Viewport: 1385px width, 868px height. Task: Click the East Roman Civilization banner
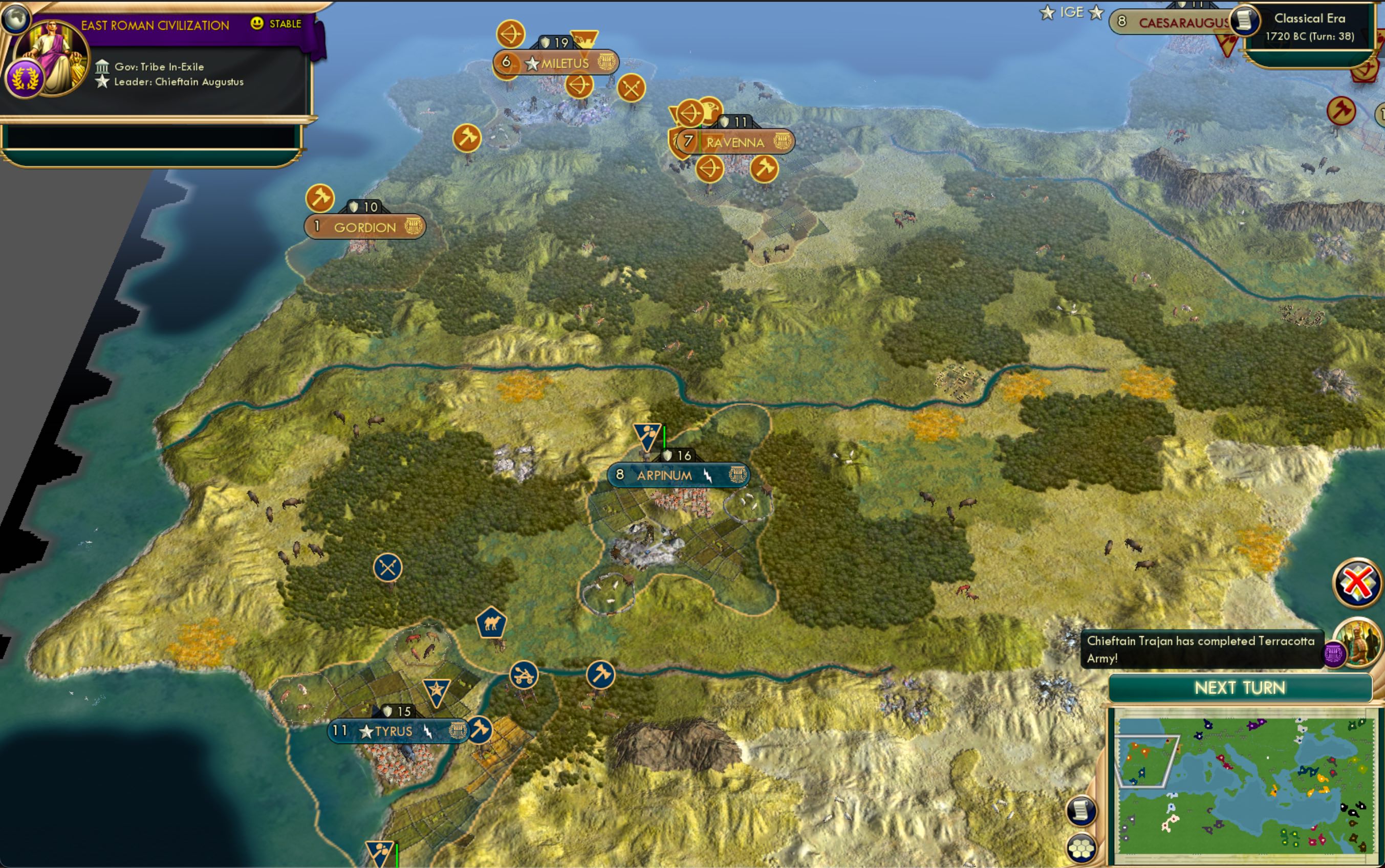click(x=155, y=24)
